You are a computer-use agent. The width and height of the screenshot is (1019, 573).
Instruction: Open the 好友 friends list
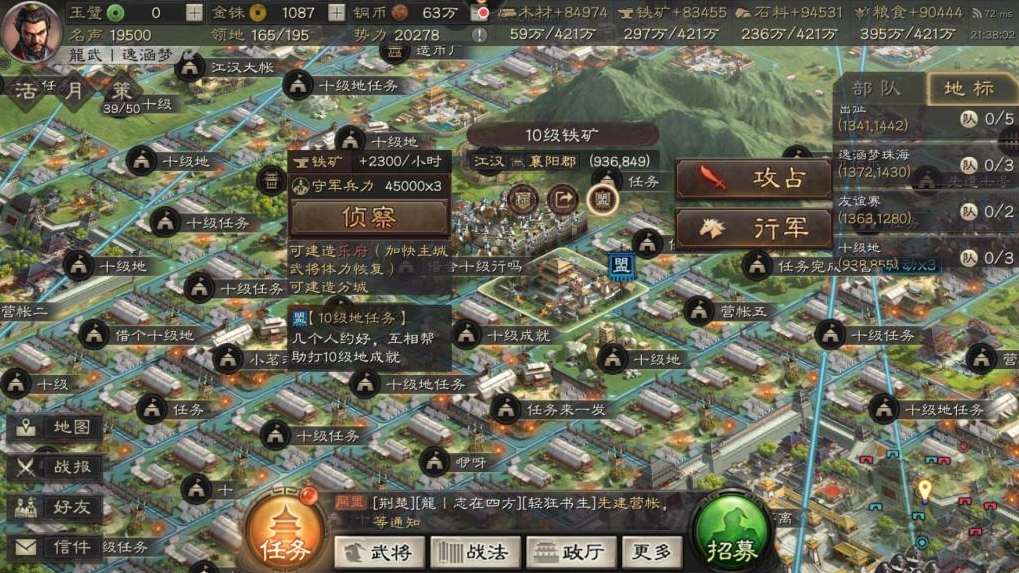(58, 507)
